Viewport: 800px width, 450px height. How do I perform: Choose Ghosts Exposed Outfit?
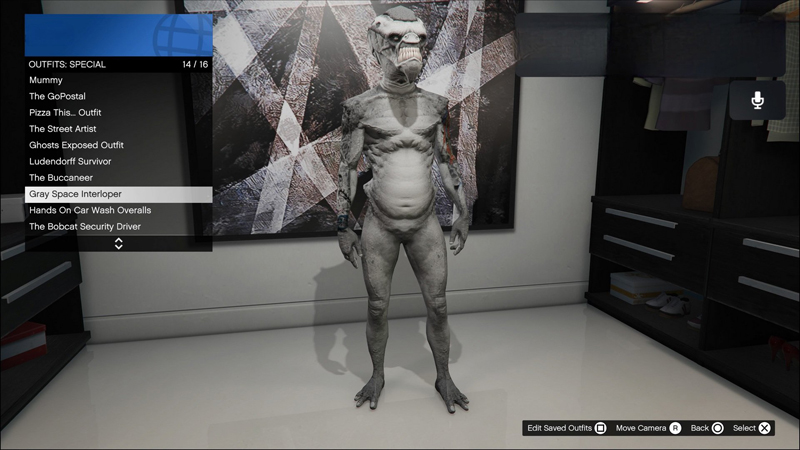[x=117, y=145]
